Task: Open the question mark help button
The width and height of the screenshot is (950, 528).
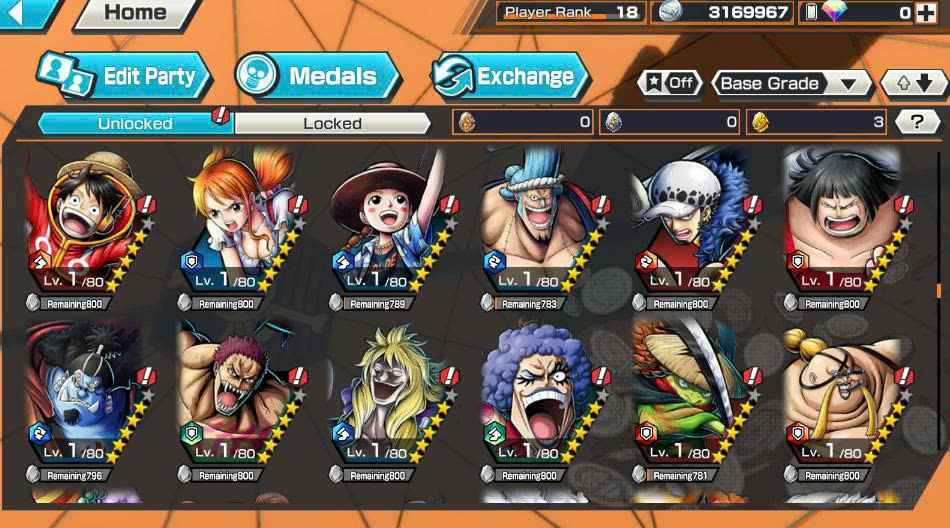Action: pos(916,122)
